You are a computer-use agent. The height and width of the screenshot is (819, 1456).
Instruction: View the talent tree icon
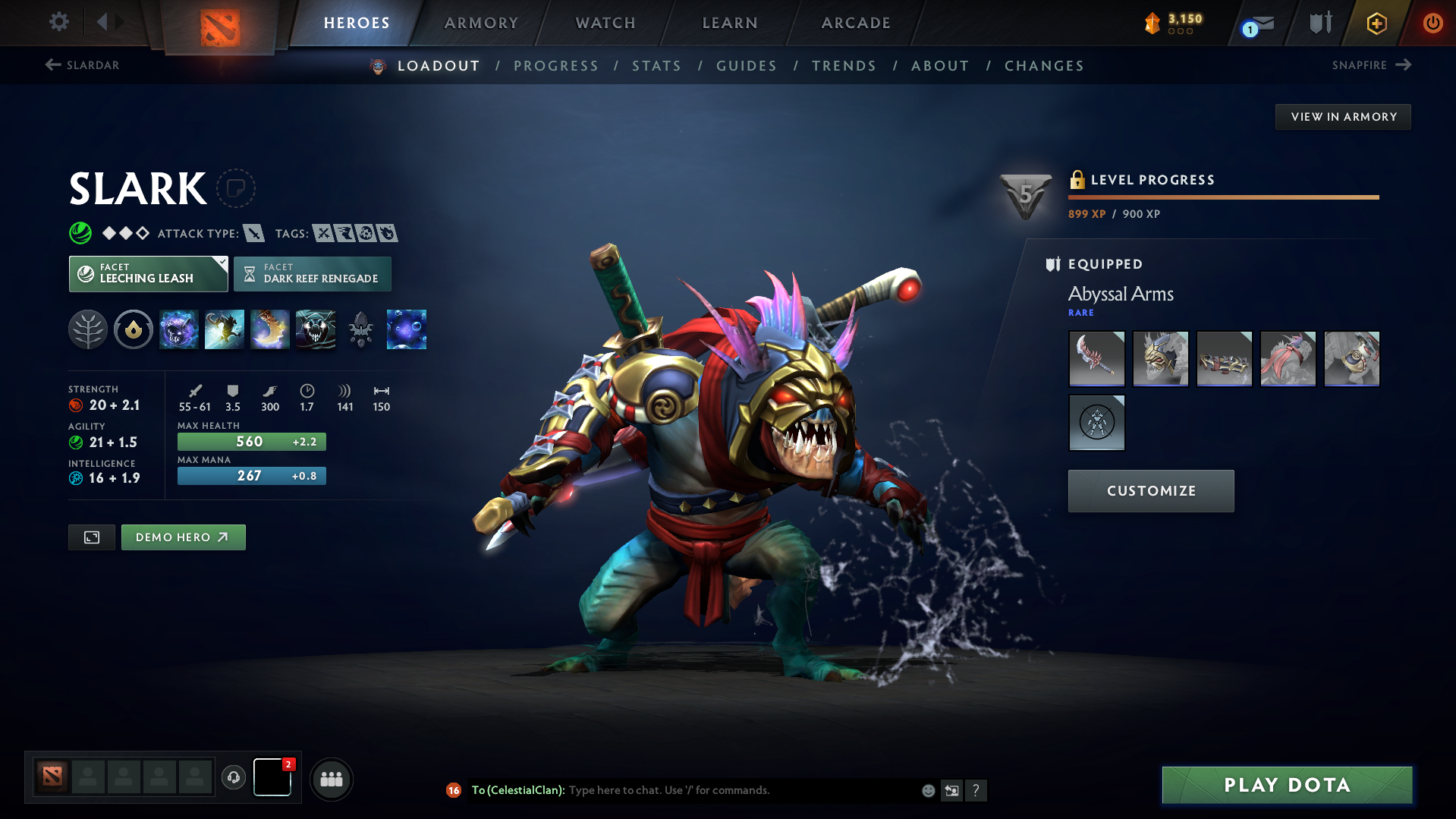click(x=88, y=329)
